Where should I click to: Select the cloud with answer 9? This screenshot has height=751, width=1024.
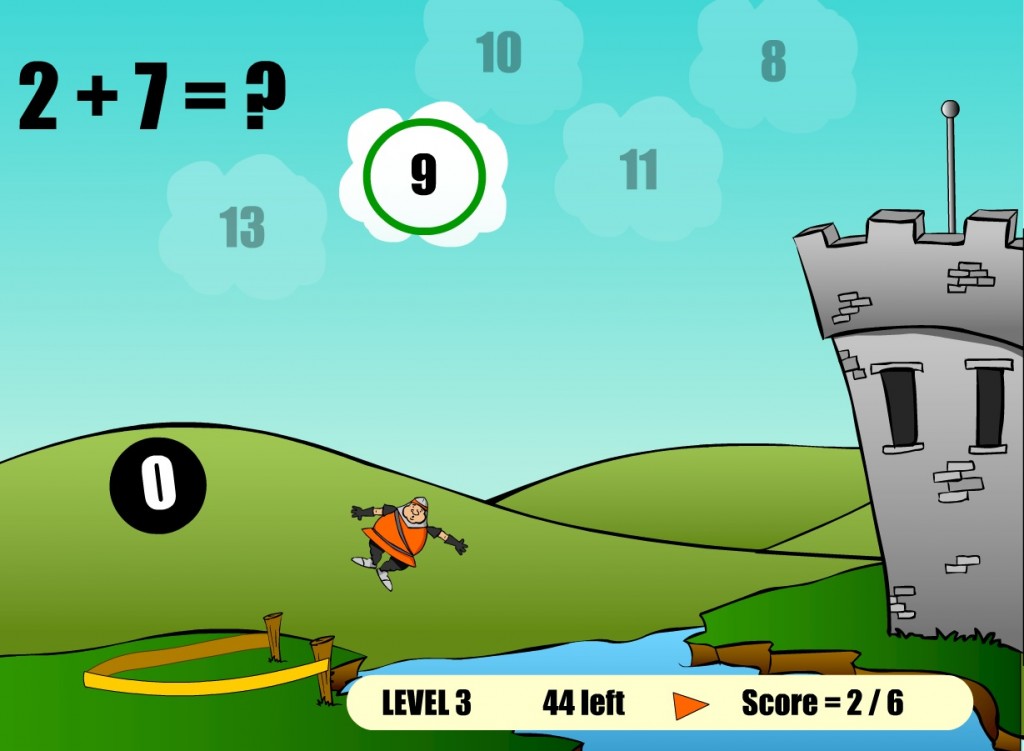424,176
